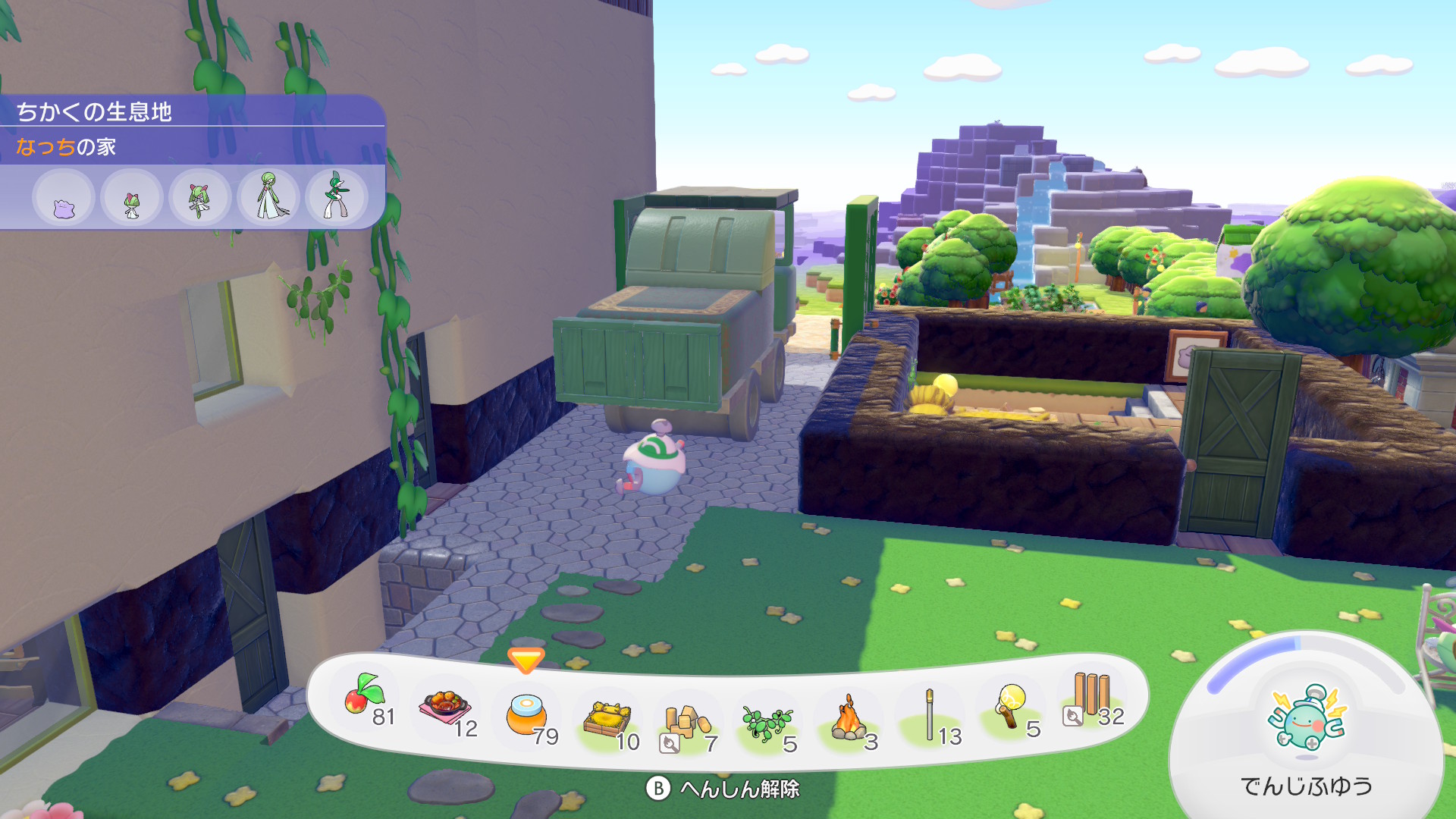Pick the tall torch post slot

930,715
